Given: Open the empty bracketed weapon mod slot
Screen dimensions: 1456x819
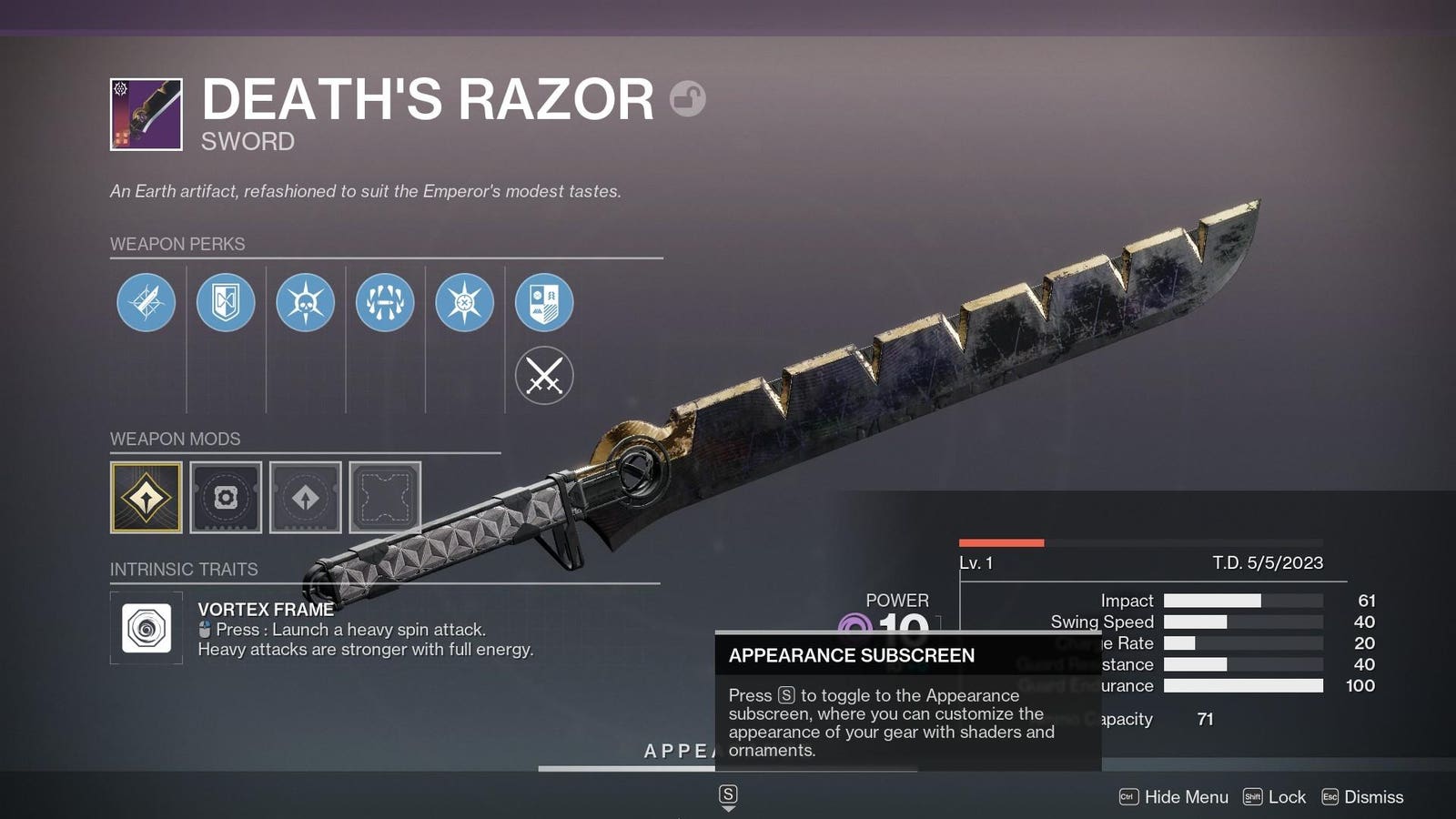Looking at the screenshot, I should 385,497.
